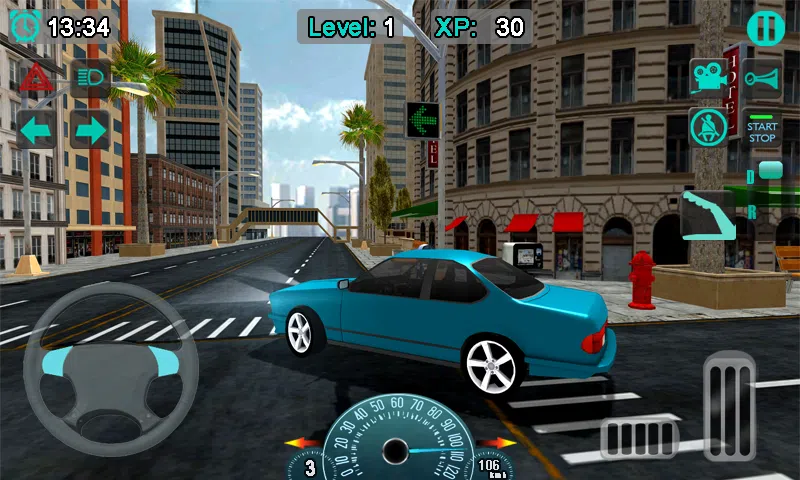Activate the right turn signal arrow
The height and width of the screenshot is (480, 800).
[x=90, y=130]
